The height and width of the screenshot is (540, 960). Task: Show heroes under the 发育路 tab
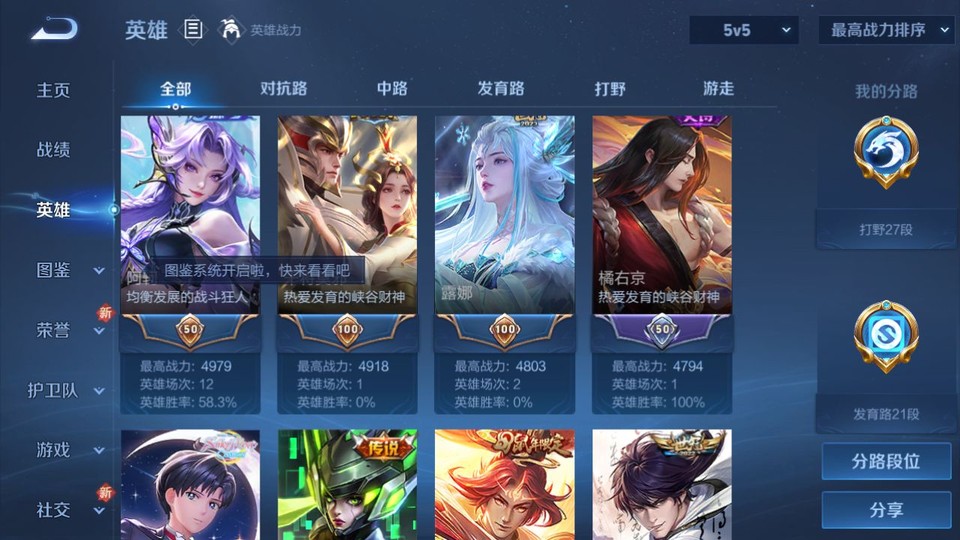500,88
